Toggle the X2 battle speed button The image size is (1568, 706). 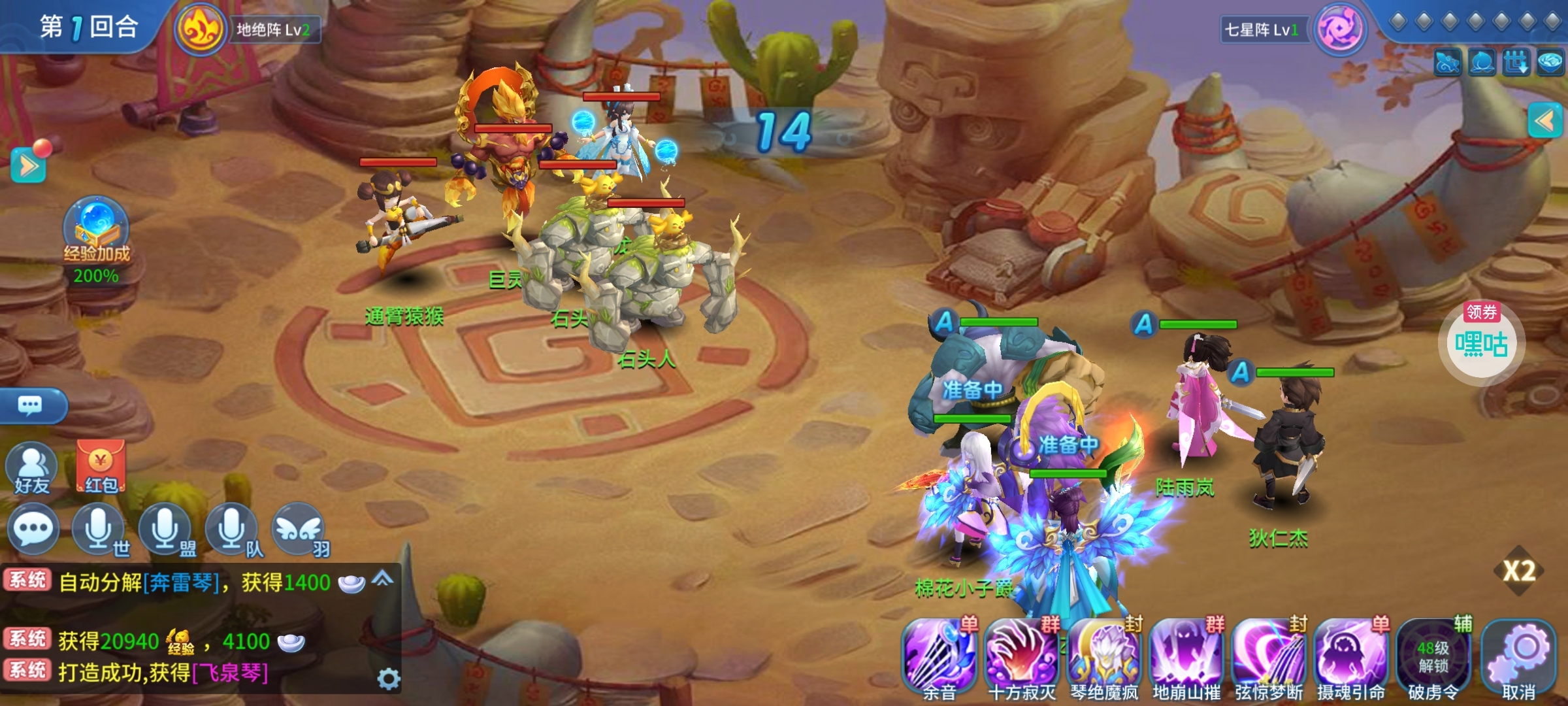click(x=1519, y=571)
